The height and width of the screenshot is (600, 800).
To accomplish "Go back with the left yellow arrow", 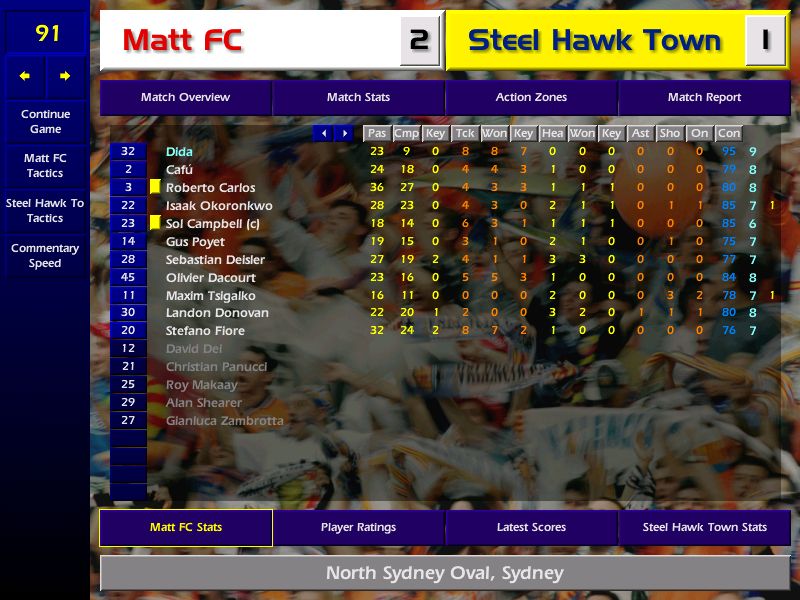I will click(x=25, y=76).
